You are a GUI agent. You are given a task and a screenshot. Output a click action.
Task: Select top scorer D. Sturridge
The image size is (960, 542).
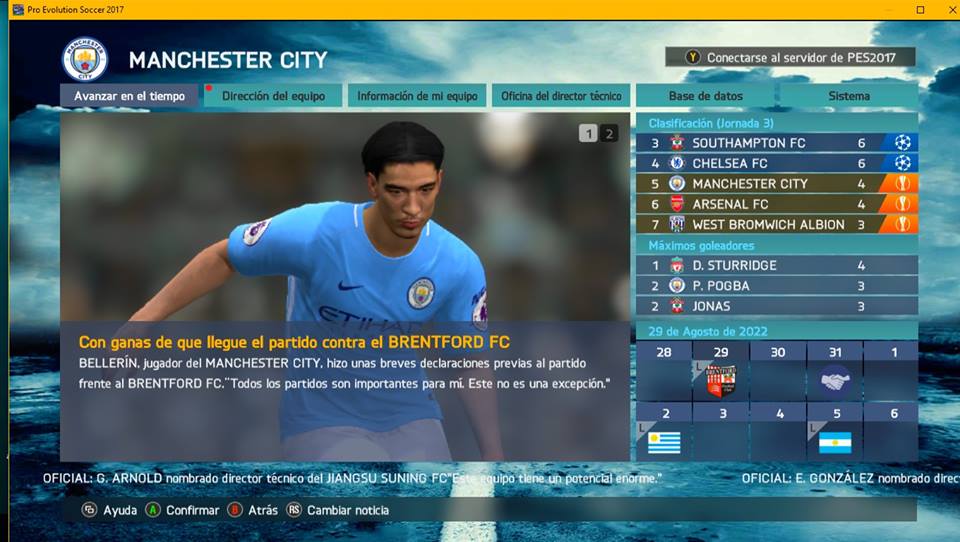[x=776, y=265]
